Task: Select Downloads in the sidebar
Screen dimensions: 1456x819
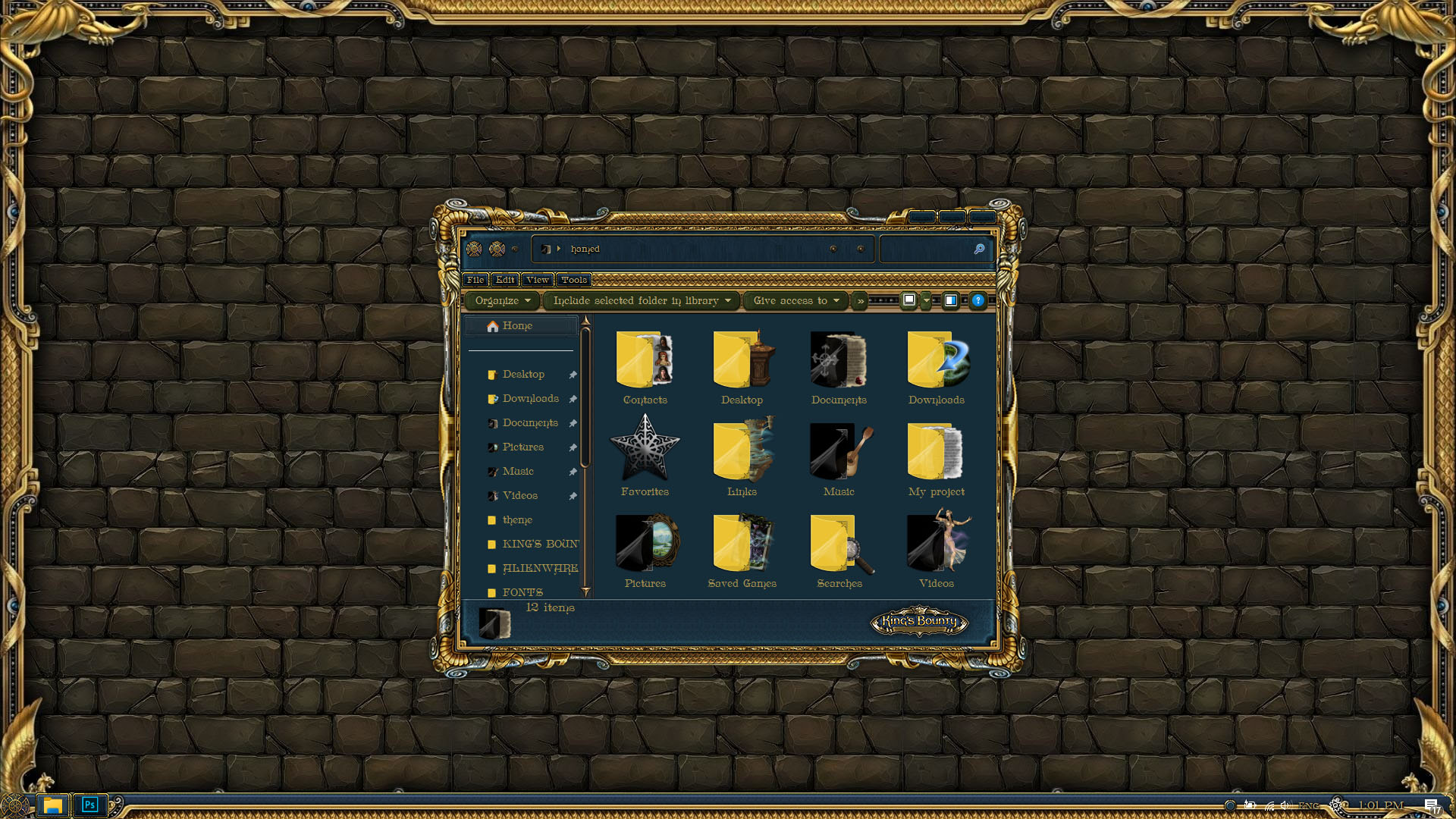Action: pyautogui.click(x=530, y=399)
